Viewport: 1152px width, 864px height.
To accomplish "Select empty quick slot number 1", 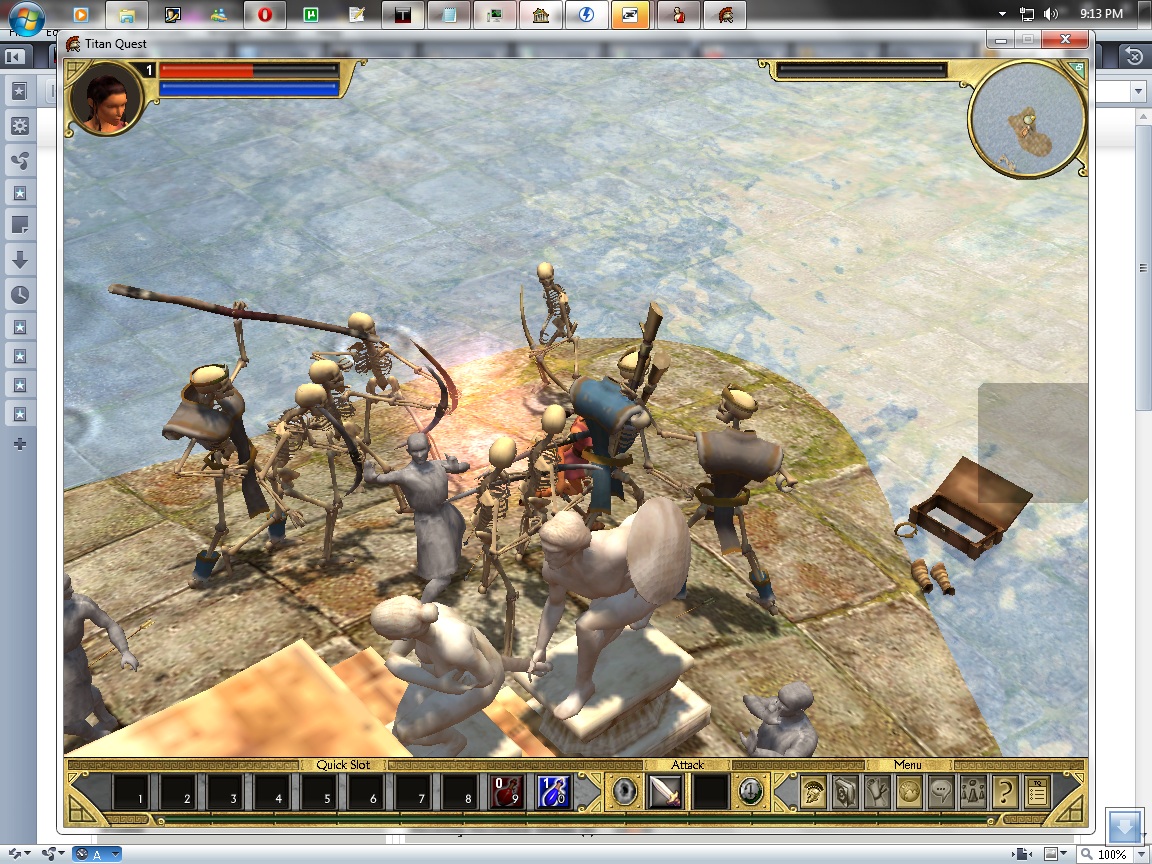I will [x=131, y=792].
